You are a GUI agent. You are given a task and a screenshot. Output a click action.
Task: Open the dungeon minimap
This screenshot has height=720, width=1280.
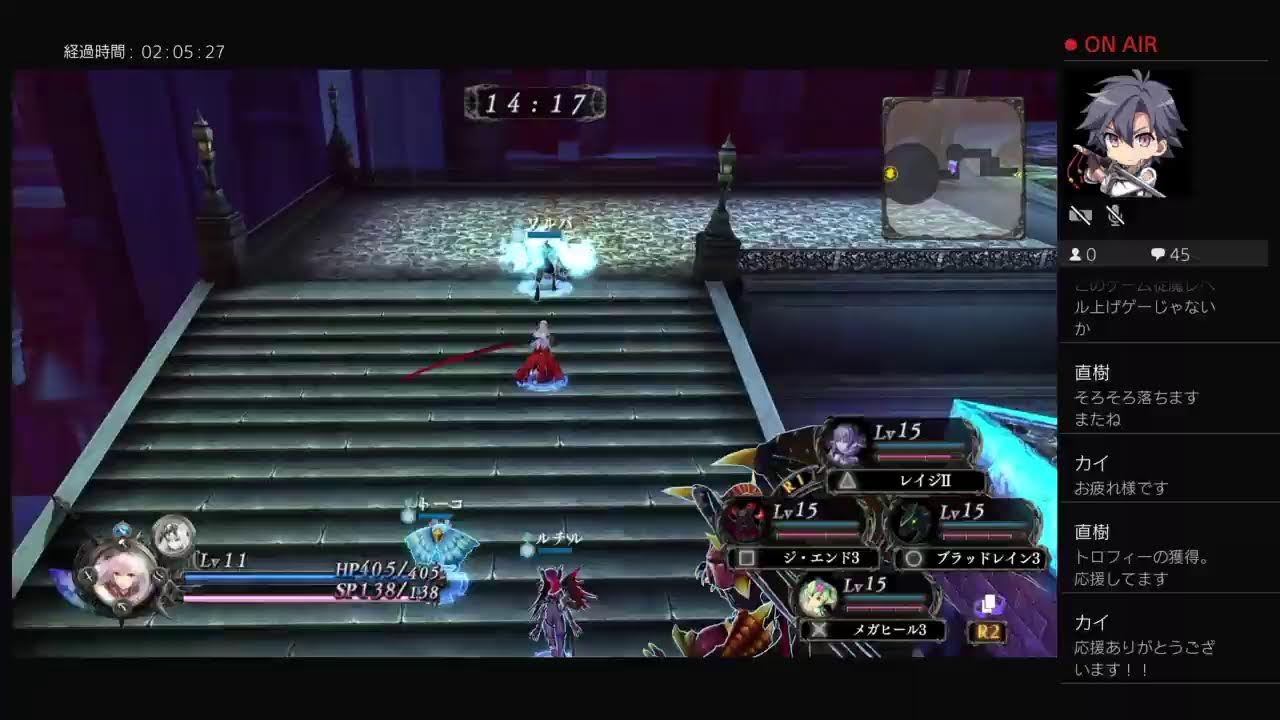[952, 168]
